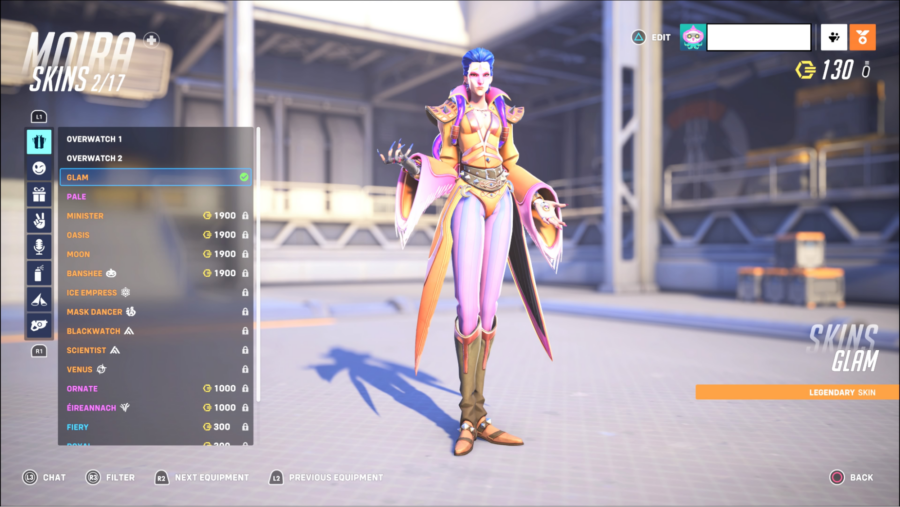Select the Mask Dancer skin
Viewport: 900px width, 507px height.
tap(155, 312)
